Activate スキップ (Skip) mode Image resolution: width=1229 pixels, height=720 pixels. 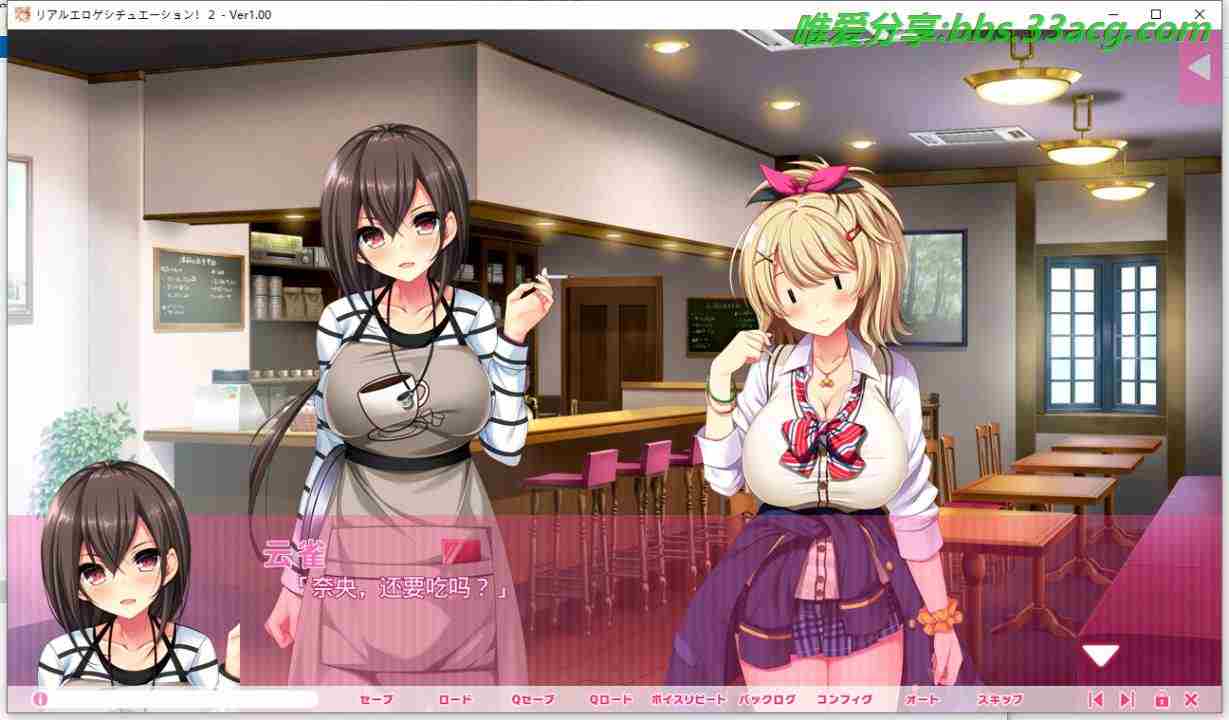click(x=1000, y=700)
